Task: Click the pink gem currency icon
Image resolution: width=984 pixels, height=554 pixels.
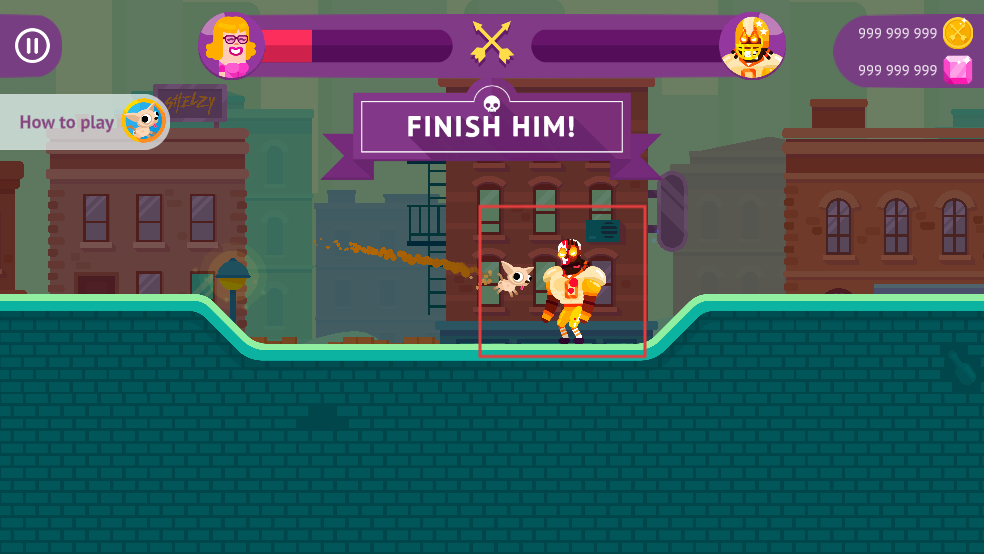Action: coord(957,70)
